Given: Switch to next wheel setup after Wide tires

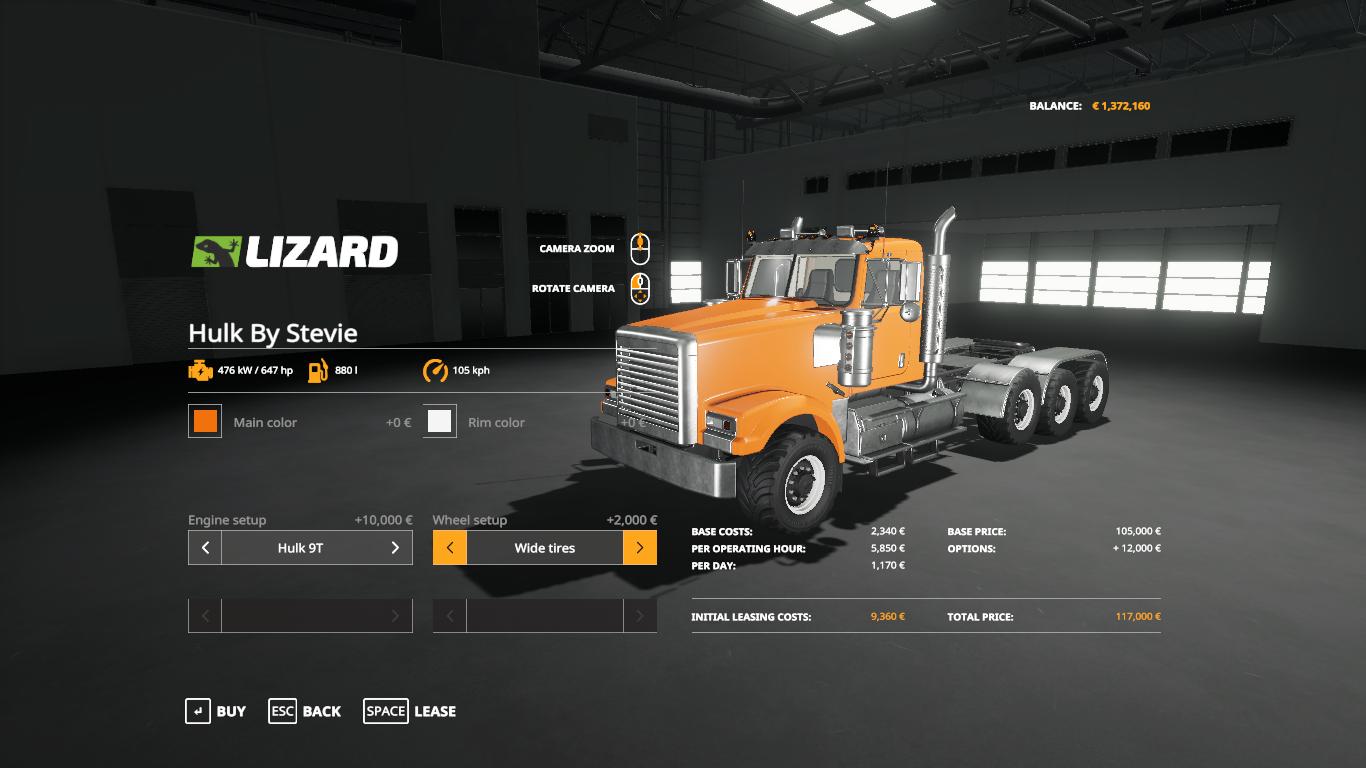Looking at the screenshot, I should (640, 548).
